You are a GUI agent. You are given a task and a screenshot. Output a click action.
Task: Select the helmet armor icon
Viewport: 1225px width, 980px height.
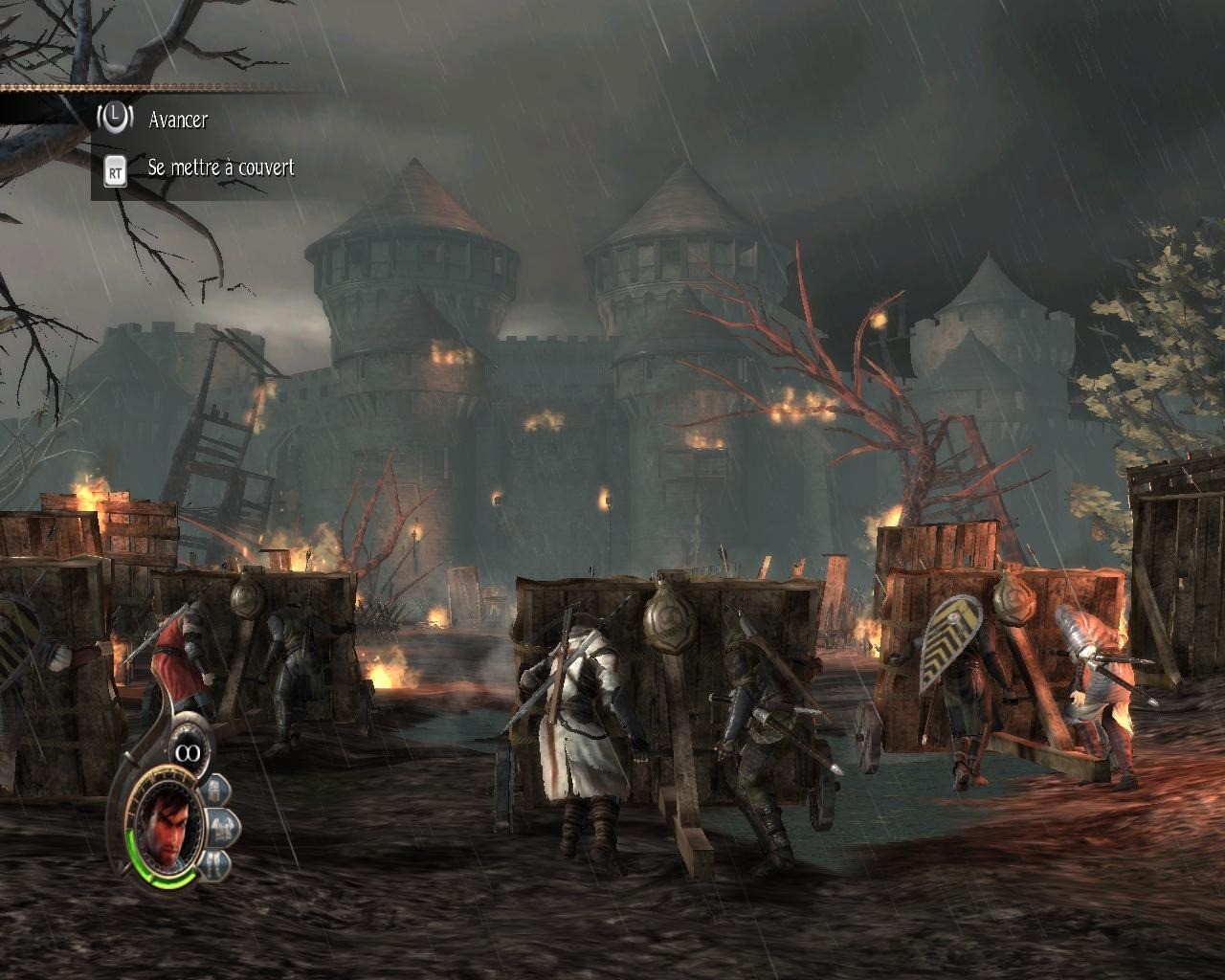(215, 791)
